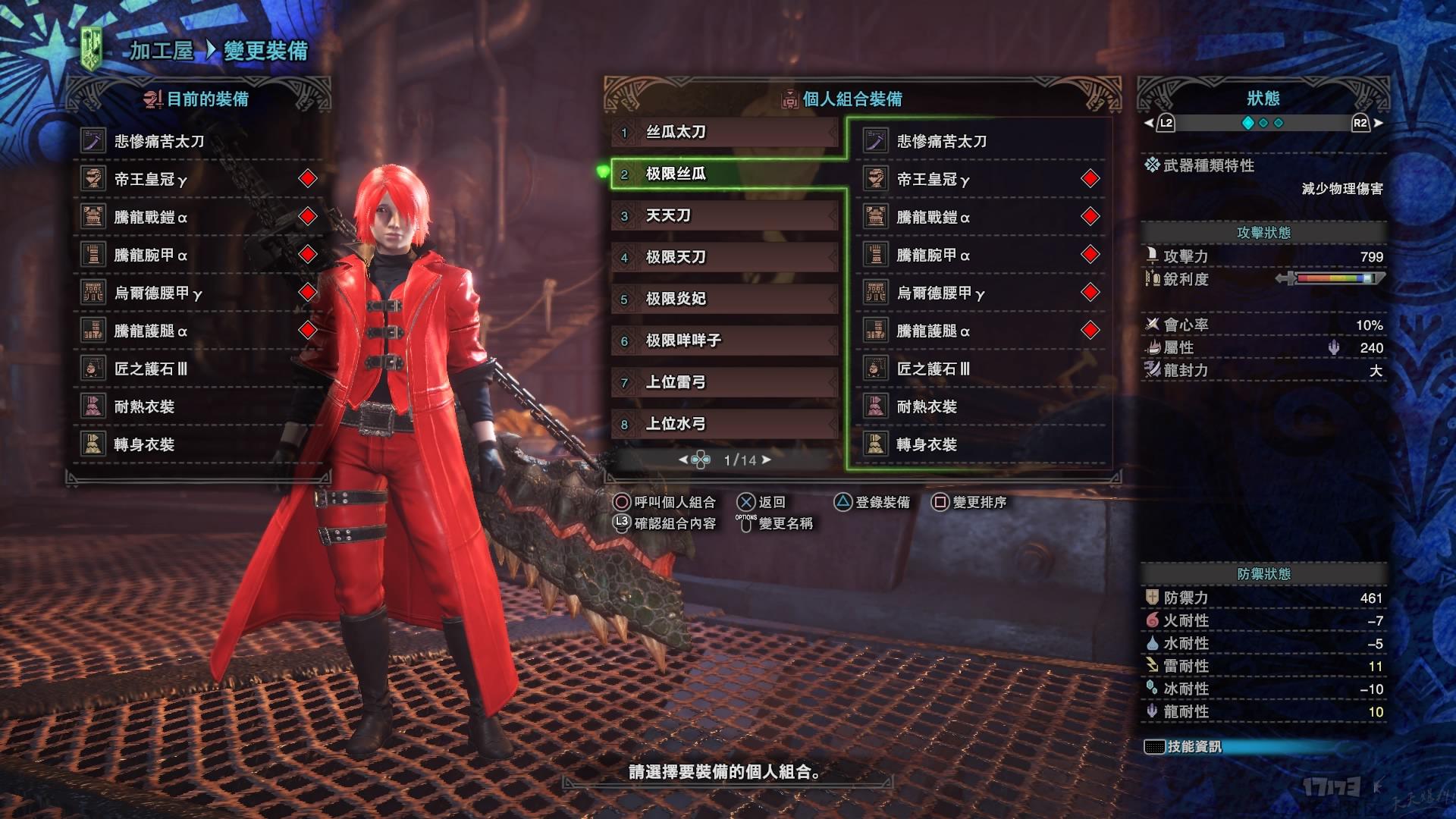Screen dimensions: 1456x819
Task: Select loadout 天天刀
Action: pos(724,216)
